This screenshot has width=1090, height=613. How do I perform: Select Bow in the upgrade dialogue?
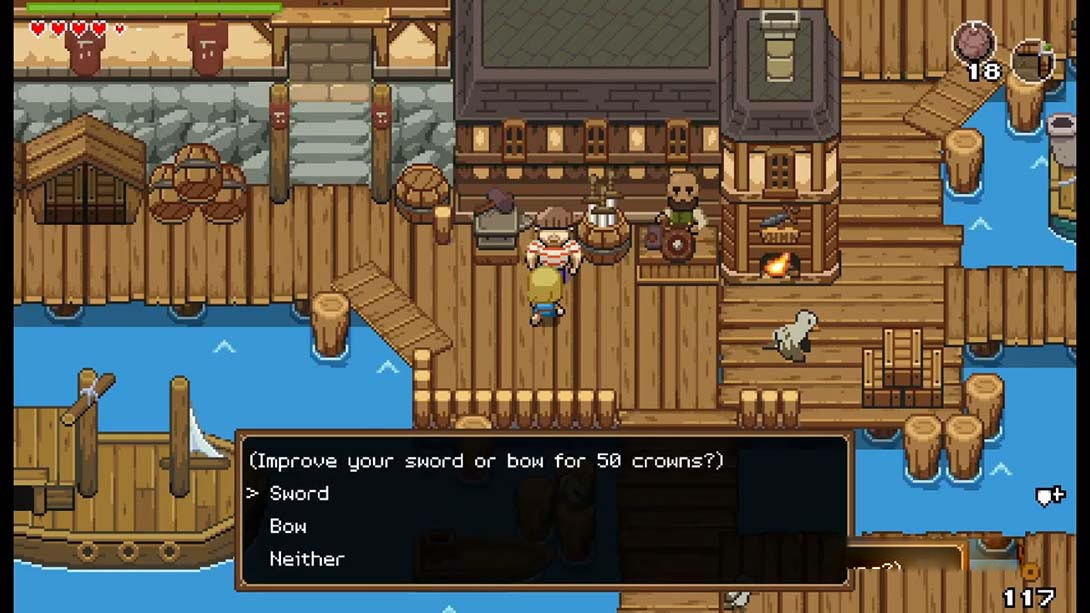pyautogui.click(x=288, y=526)
